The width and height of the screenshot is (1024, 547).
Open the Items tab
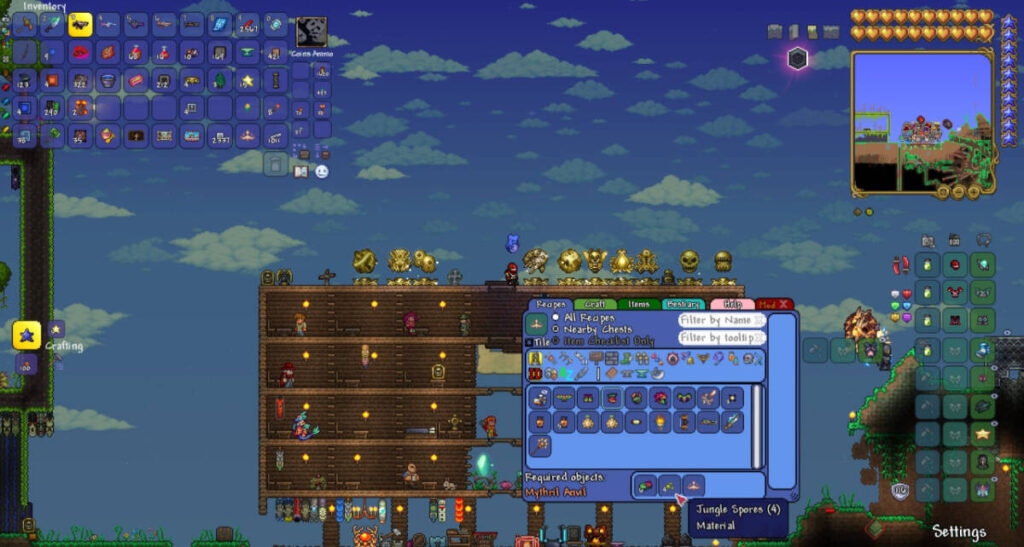[x=638, y=304]
